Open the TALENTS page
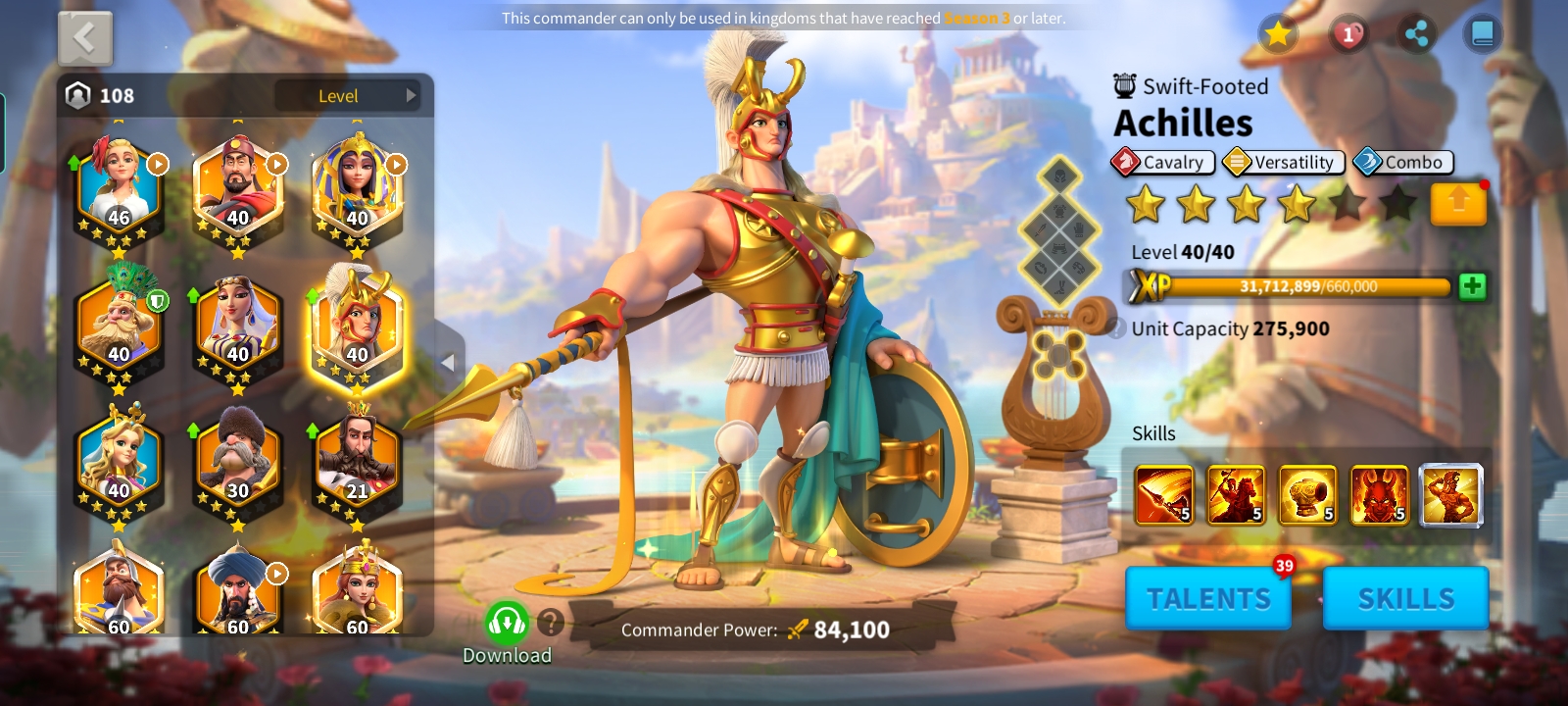 pyautogui.click(x=1208, y=598)
